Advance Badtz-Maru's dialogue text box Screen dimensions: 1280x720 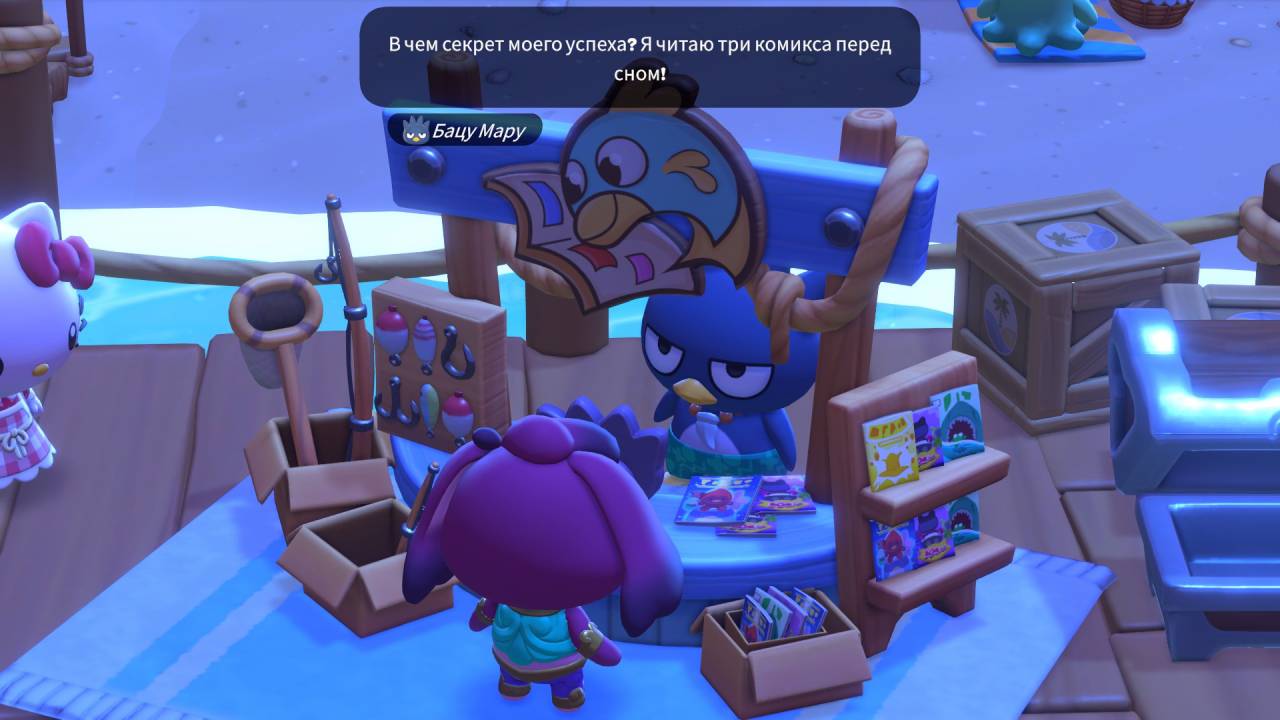[x=639, y=58]
